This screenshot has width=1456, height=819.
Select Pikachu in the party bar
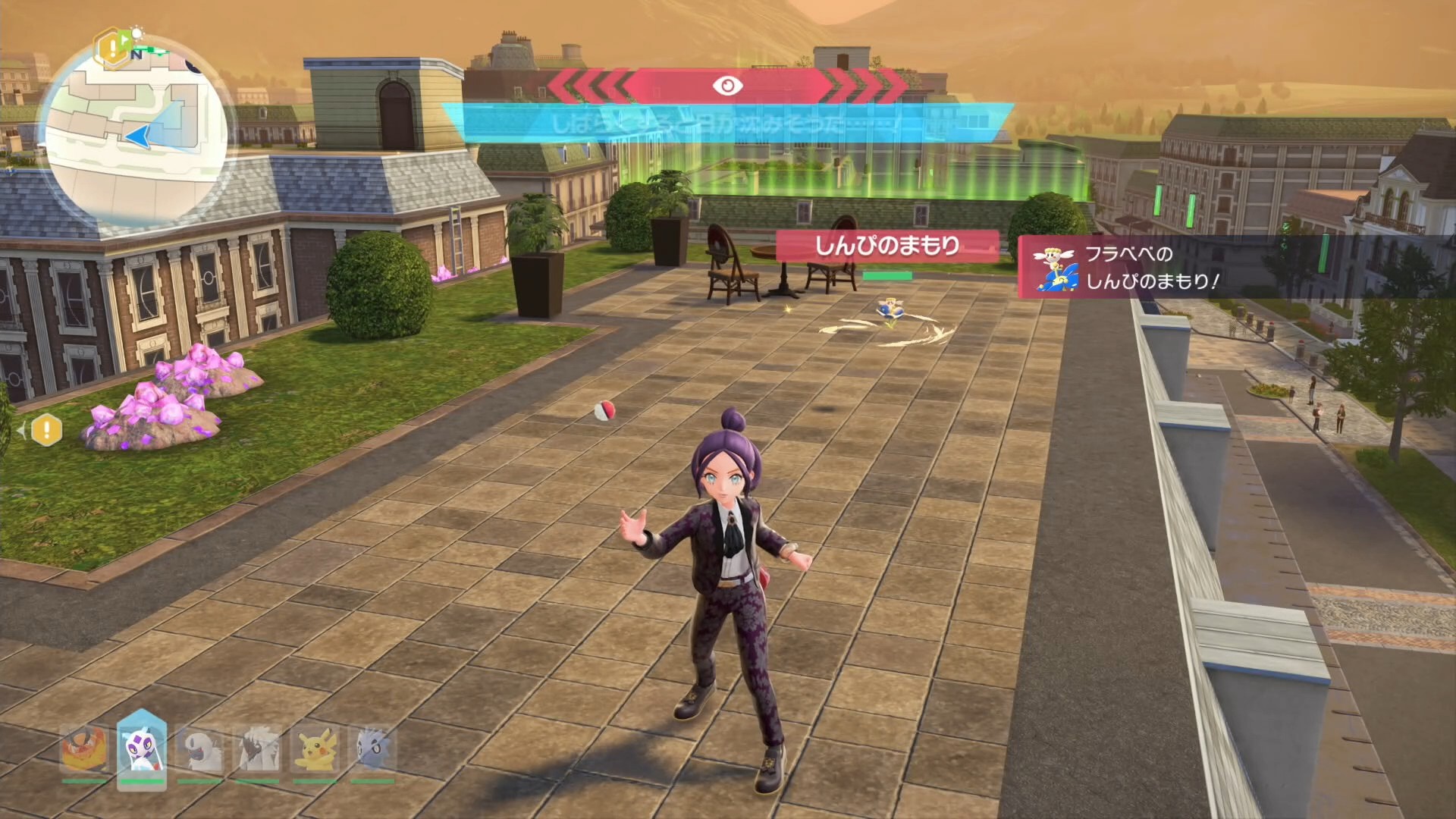(x=315, y=748)
